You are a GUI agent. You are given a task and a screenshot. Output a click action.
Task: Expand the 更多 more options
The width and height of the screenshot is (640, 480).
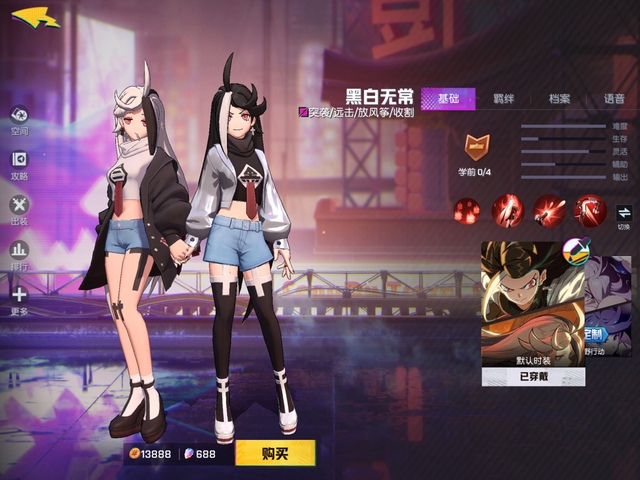click(19, 299)
